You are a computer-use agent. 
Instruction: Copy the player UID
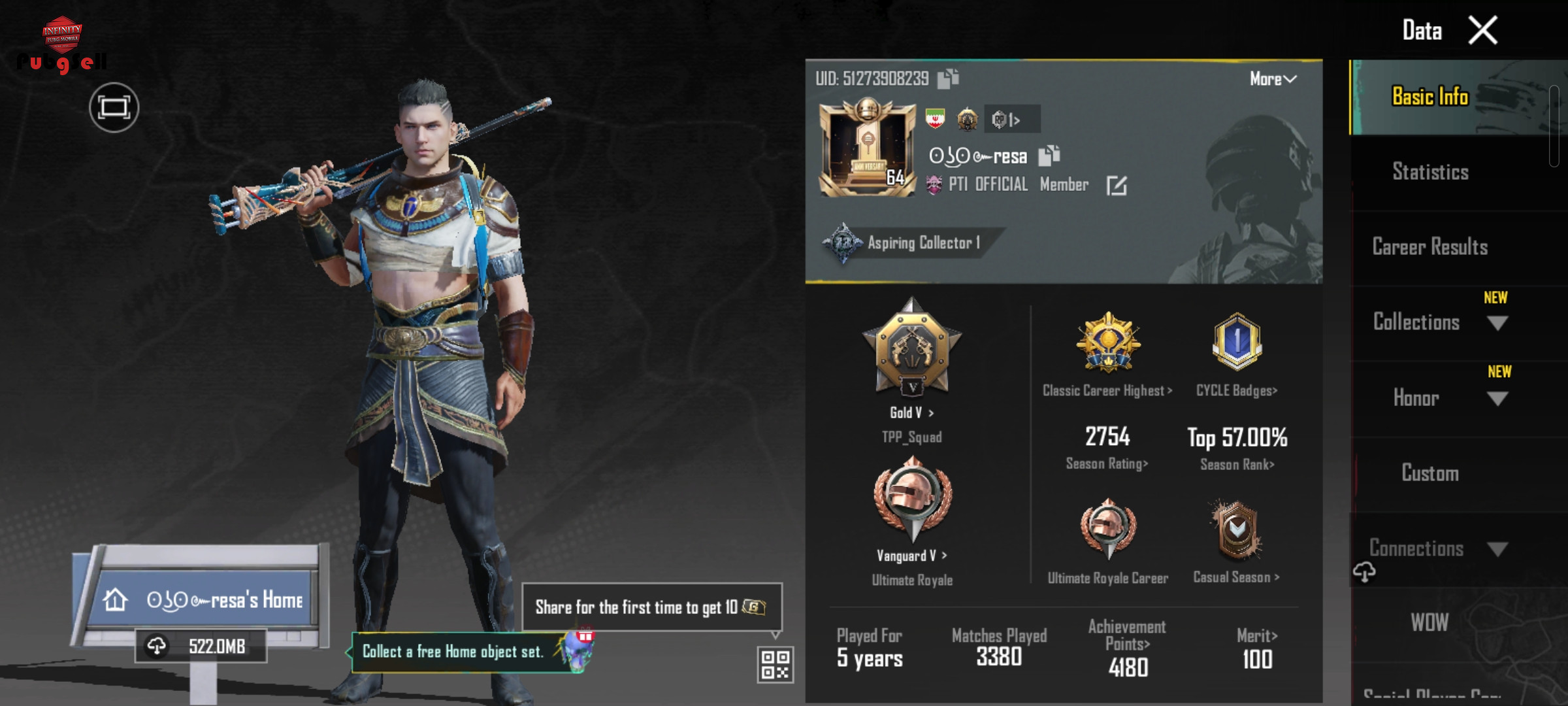pyautogui.click(x=948, y=79)
